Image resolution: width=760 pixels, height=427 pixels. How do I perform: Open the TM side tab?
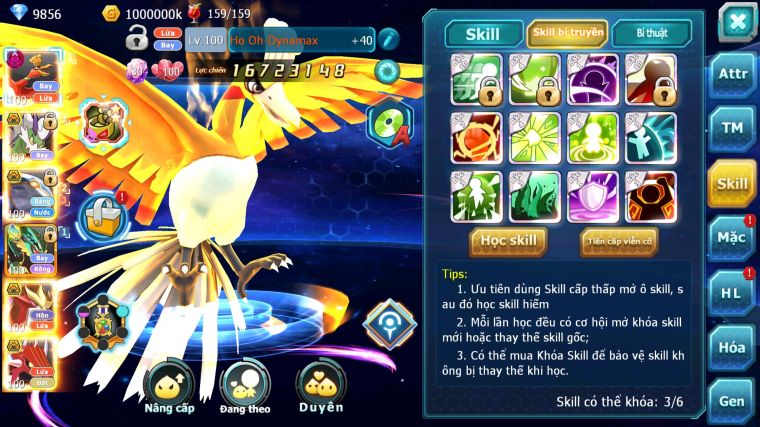click(732, 128)
